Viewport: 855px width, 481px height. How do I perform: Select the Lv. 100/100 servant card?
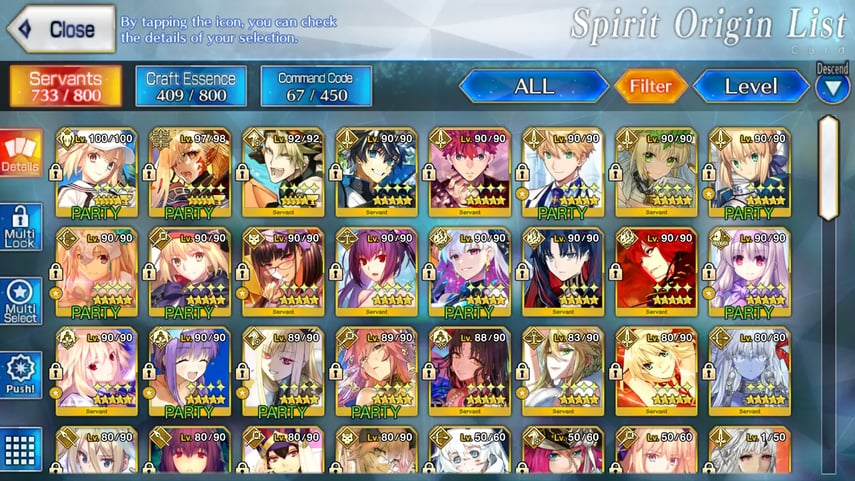[96, 172]
